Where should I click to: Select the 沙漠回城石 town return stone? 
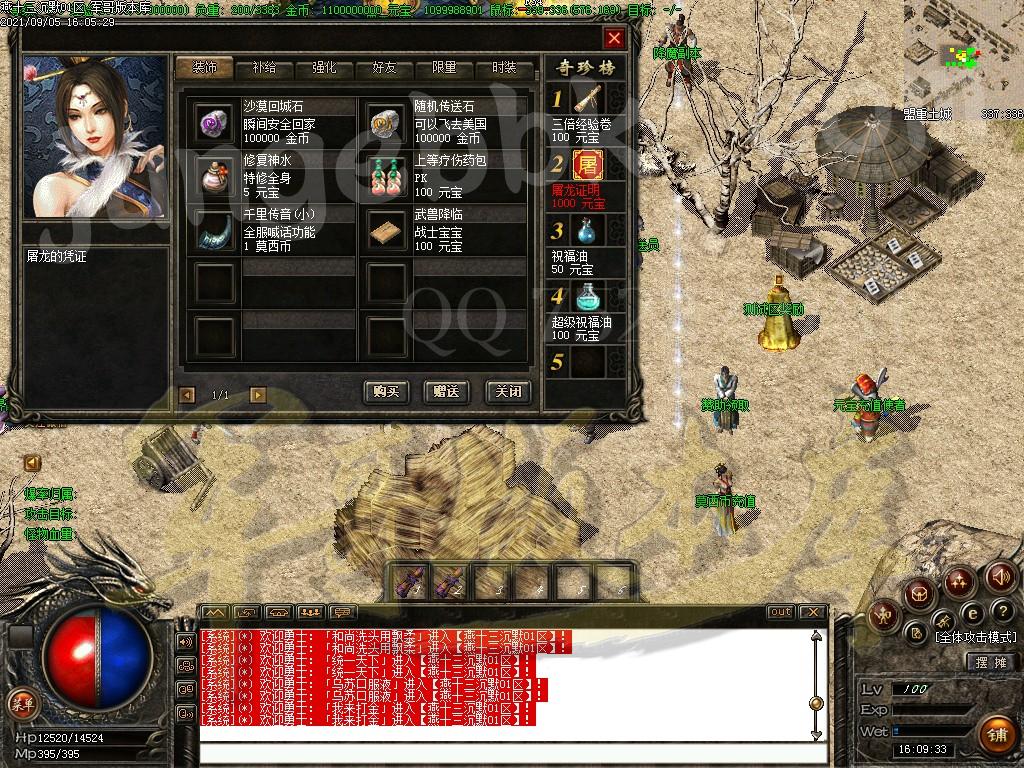pos(214,121)
